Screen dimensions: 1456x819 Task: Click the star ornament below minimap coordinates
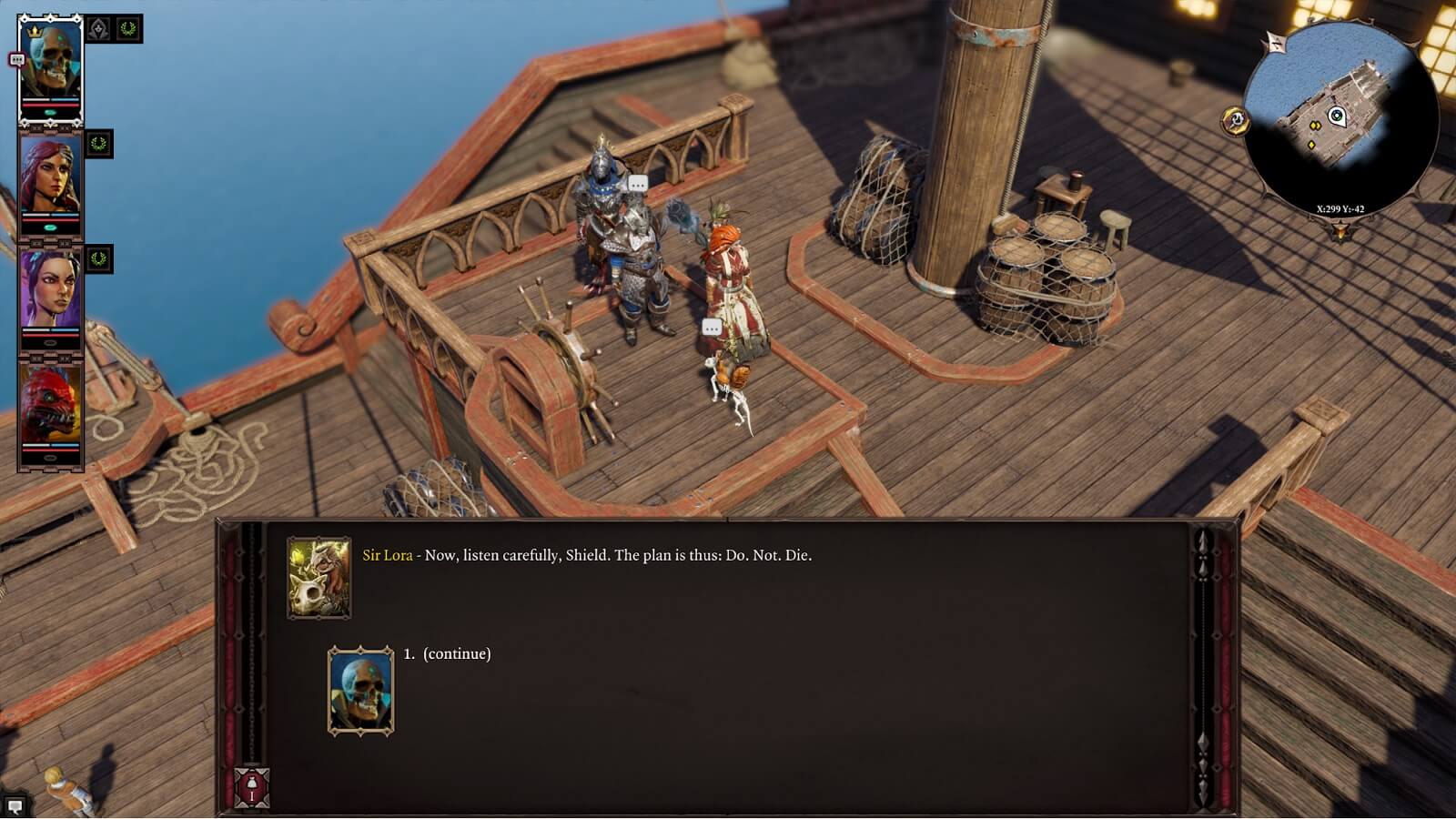click(1340, 230)
